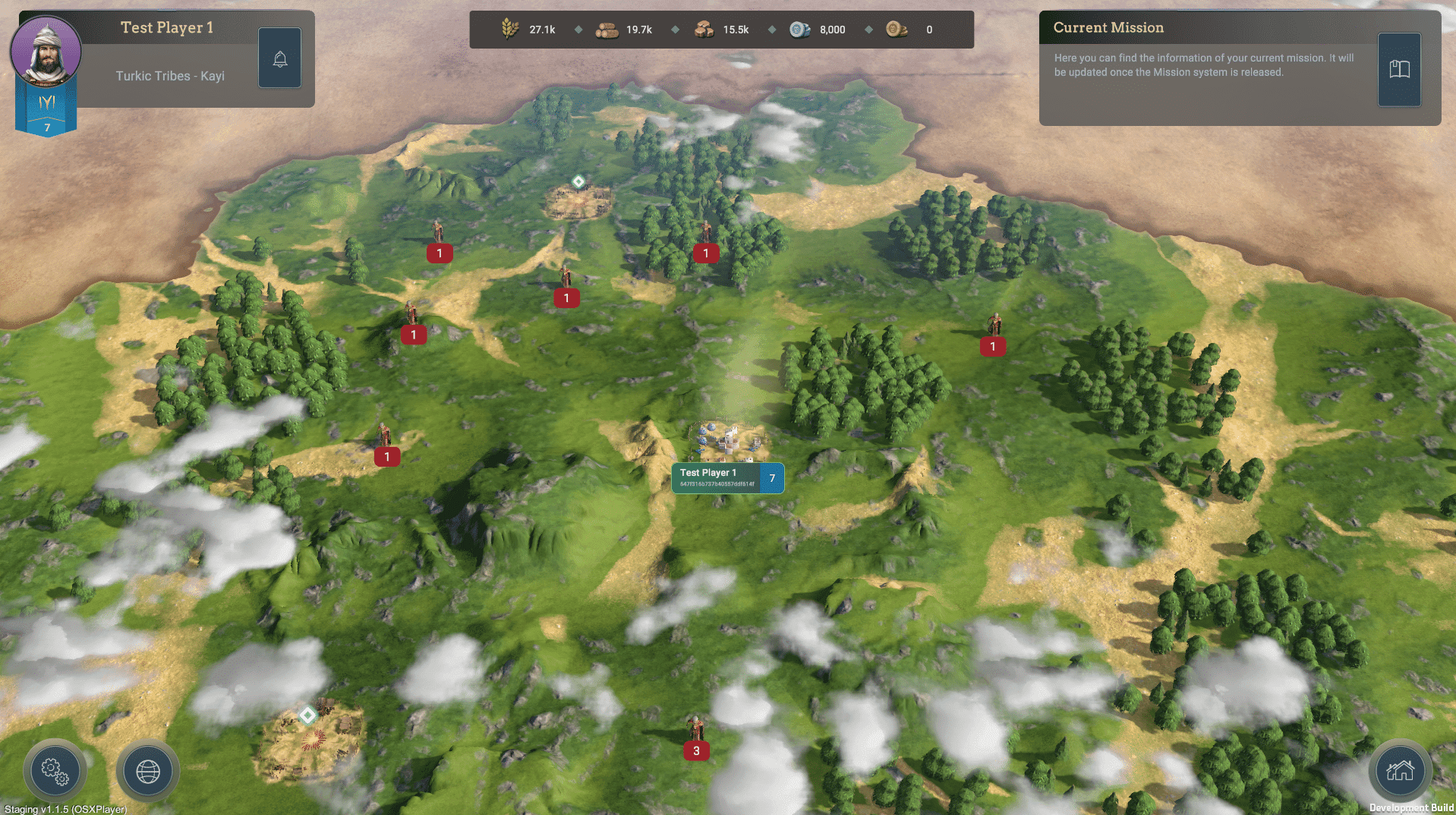Open the mission journal book icon
This screenshot has height=815, width=1456.
[1399, 68]
